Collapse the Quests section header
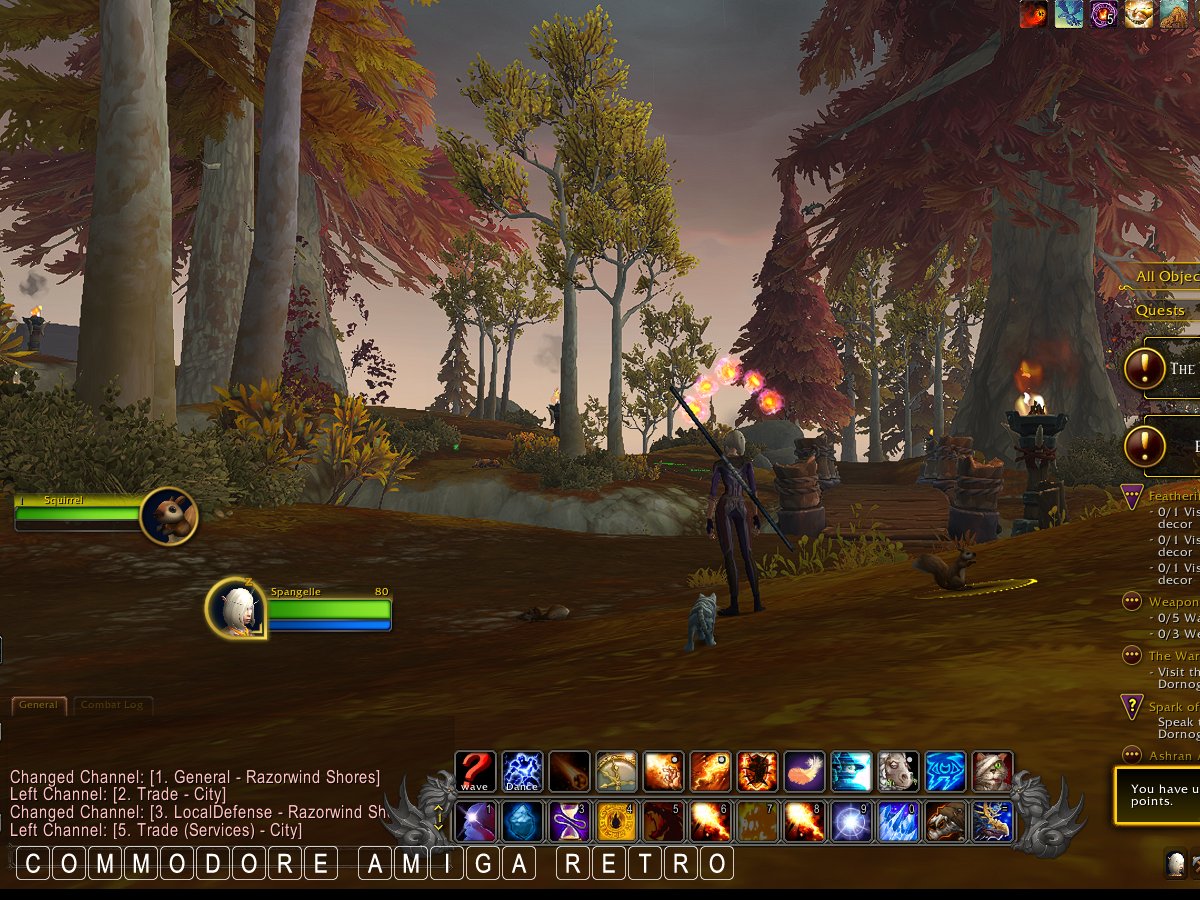This screenshot has height=900, width=1200. [1160, 311]
